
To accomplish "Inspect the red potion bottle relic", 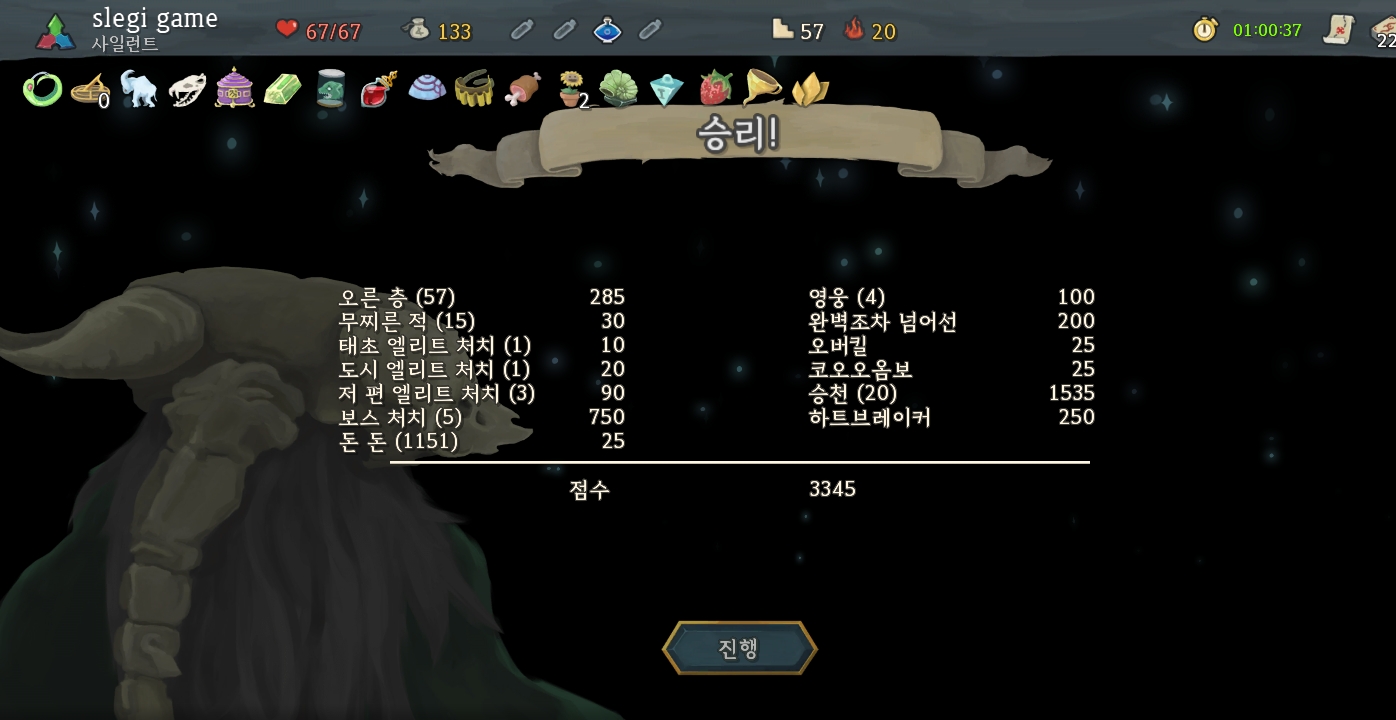I will [378, 90].
